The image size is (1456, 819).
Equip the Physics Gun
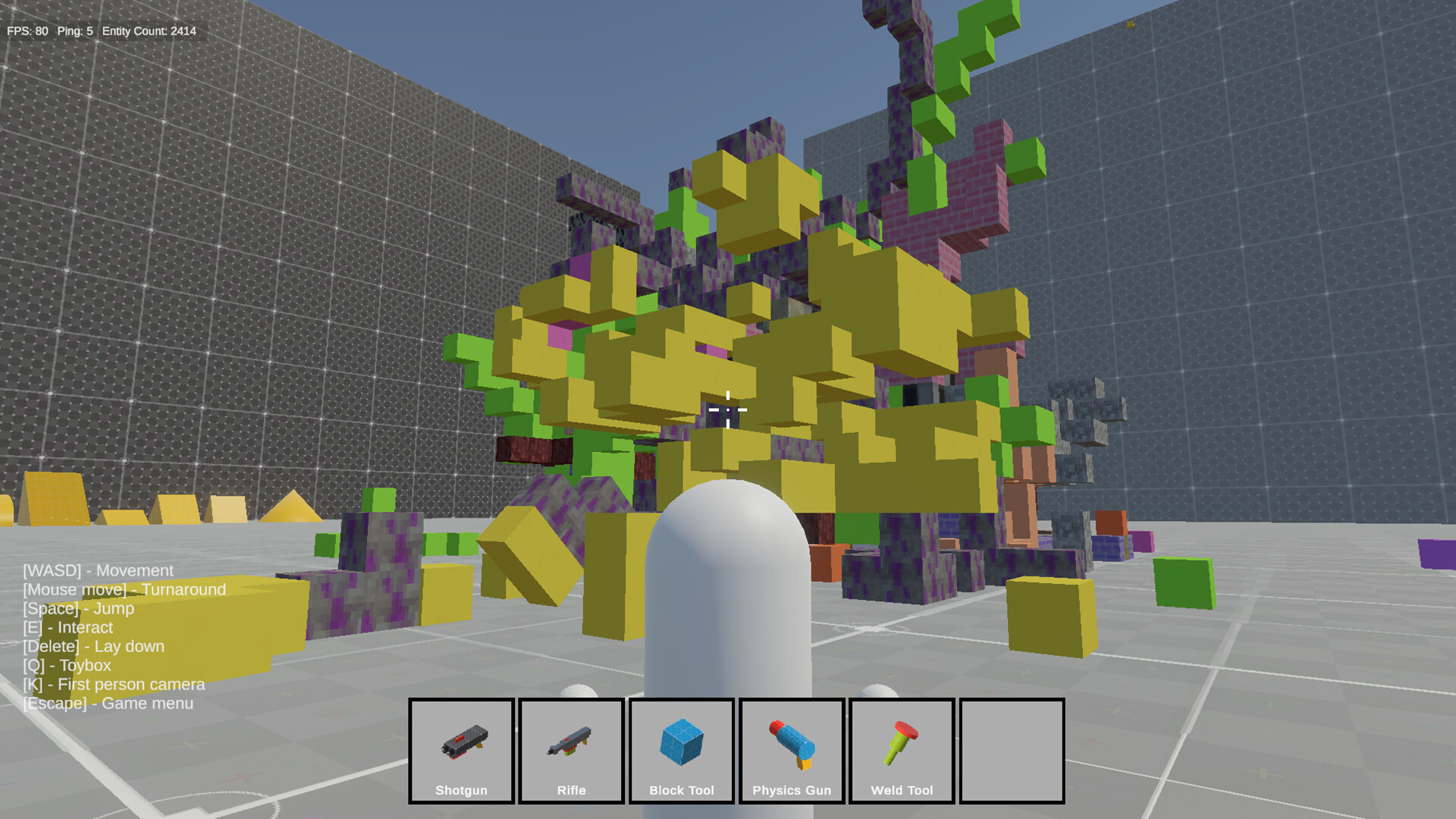[x=791, y=751]
